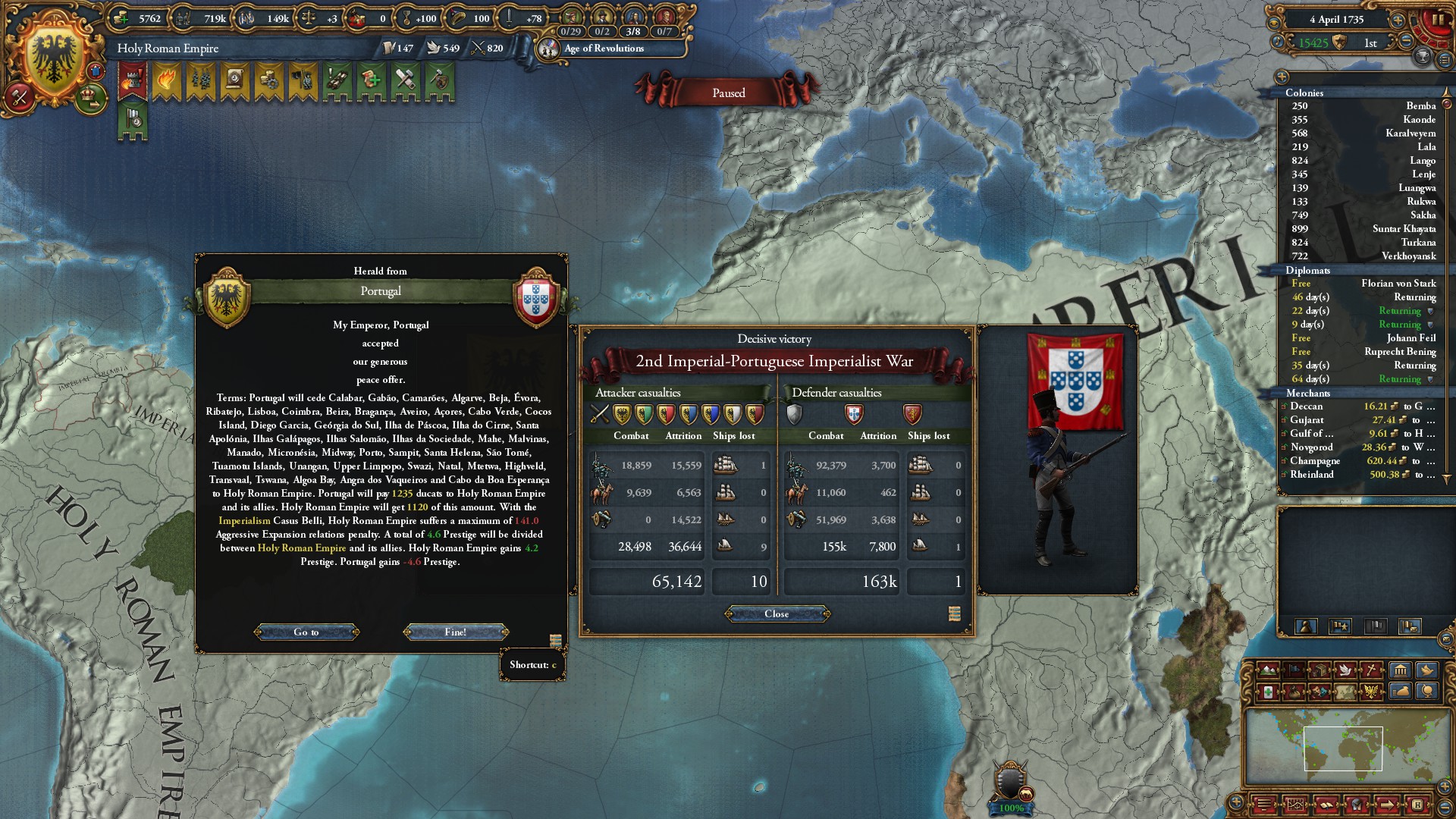The image size is (1456, 819).
Task: Click the "Go to" button
Action: click(306, 632)
